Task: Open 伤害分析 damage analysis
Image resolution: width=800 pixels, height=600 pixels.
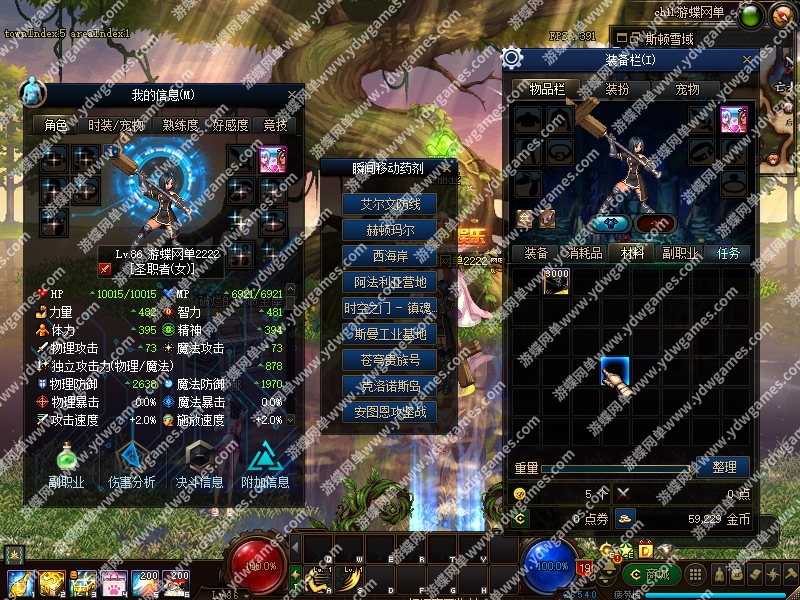Action: pyautogui.click(x=131, y=463)
